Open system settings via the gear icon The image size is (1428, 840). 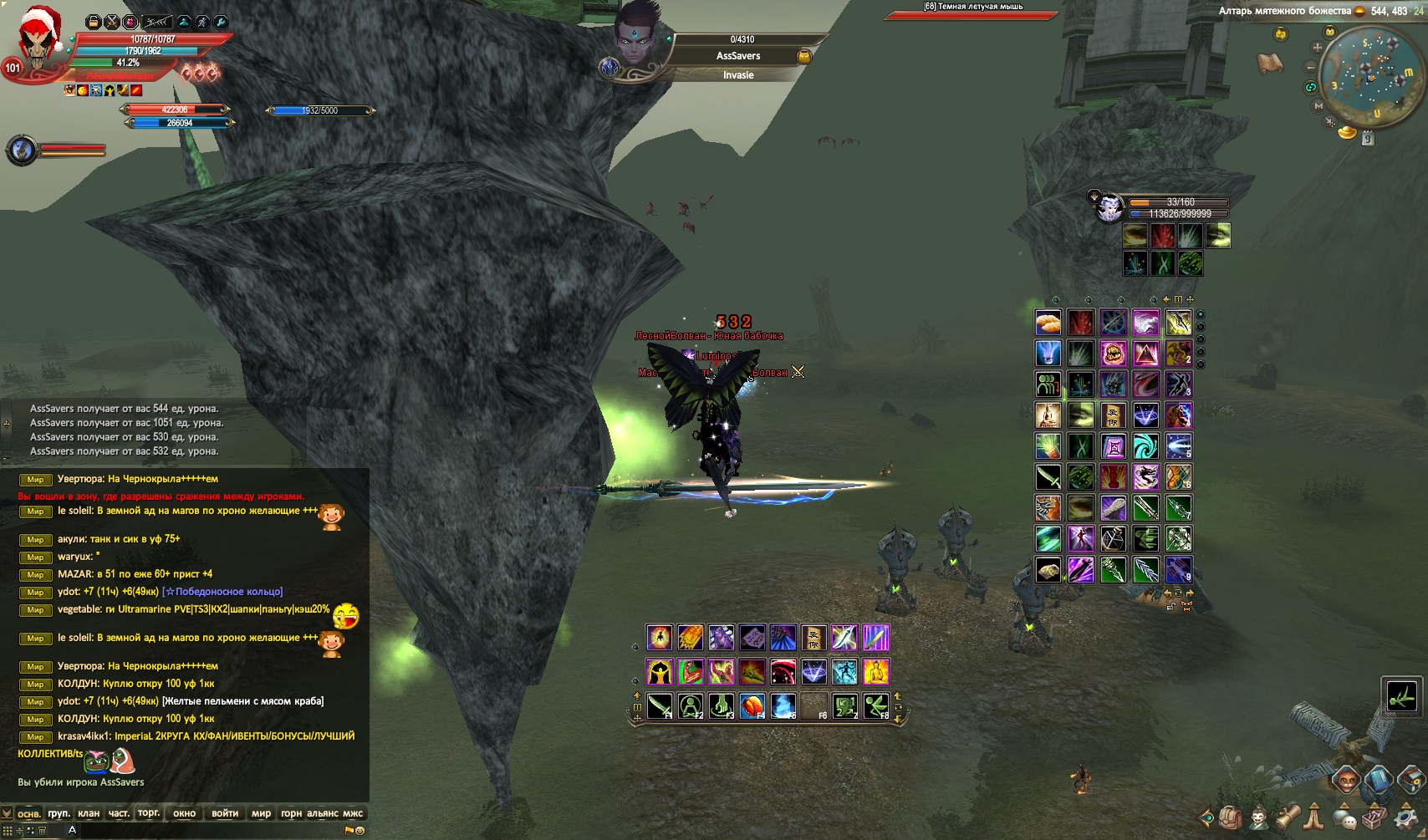(x=1406, y=817)
